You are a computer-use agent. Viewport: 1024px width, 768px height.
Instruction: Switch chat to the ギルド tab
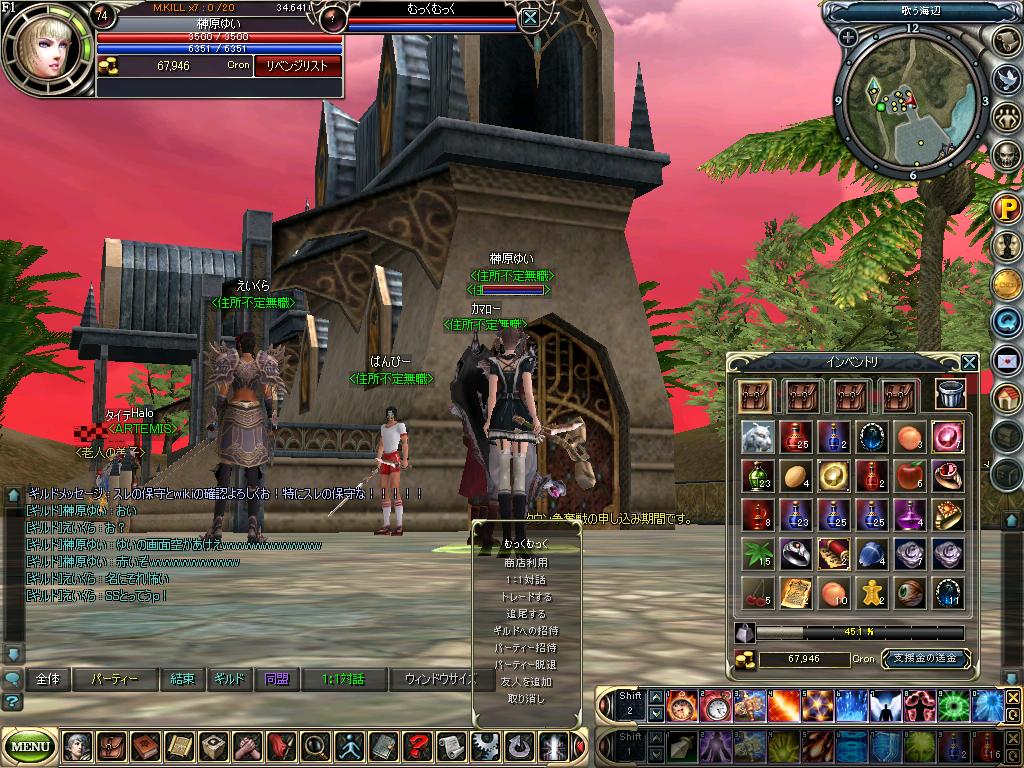[229, 679]
